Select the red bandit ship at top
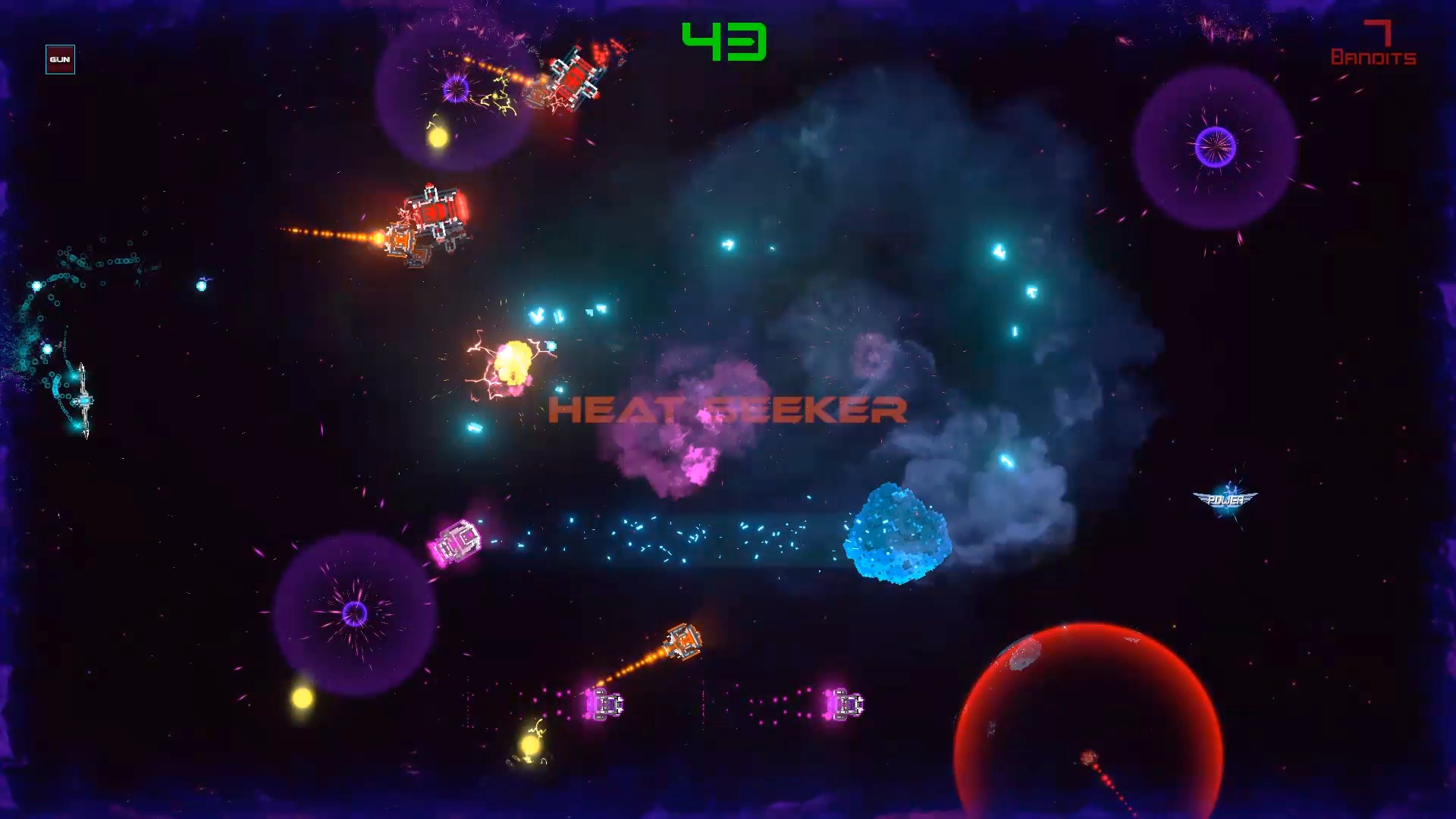 pyautogui.click(x=574, y=74)
